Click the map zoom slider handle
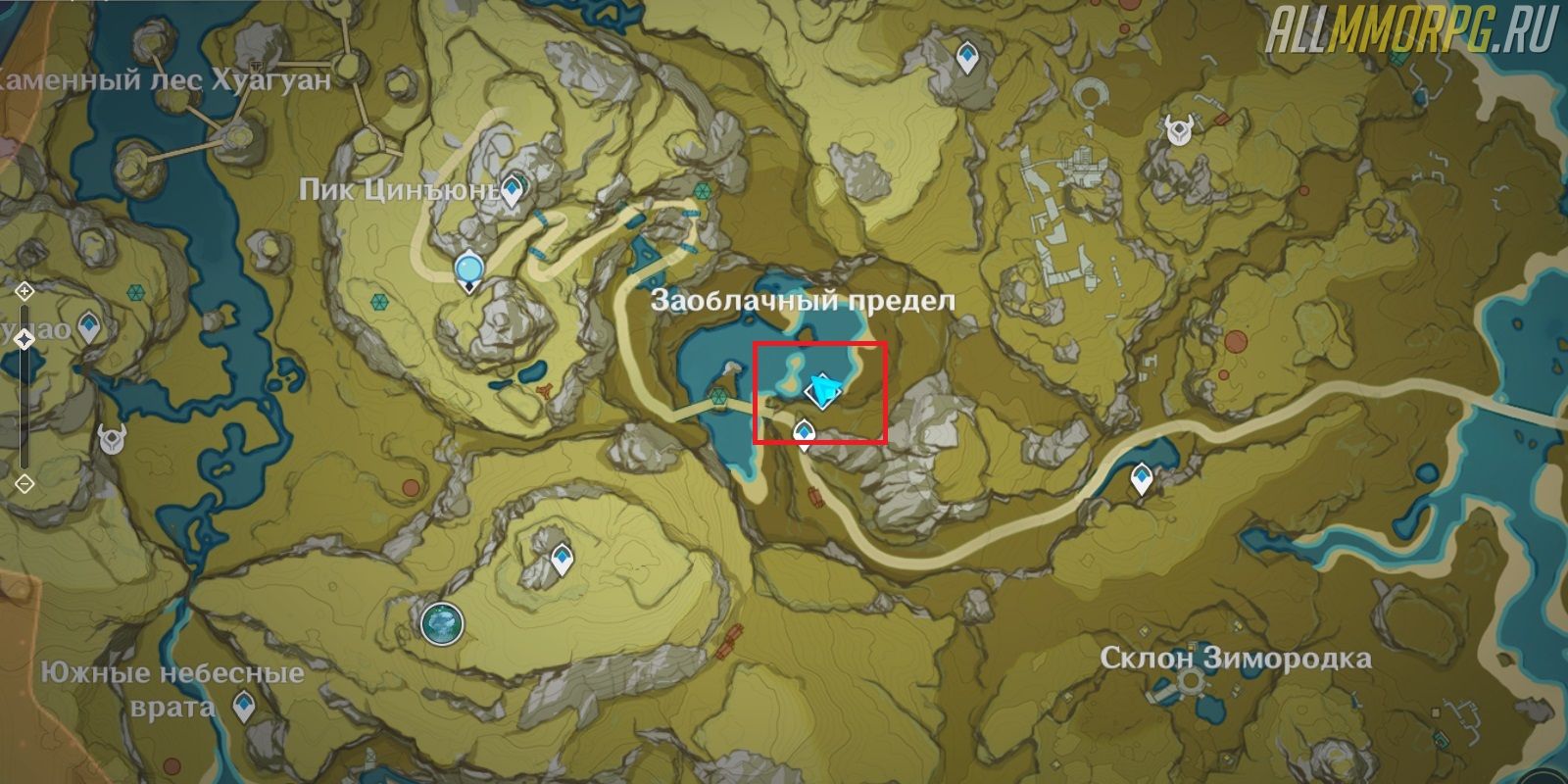The width and height of the screenshot is (1568, 784). [x=24, y=339]
